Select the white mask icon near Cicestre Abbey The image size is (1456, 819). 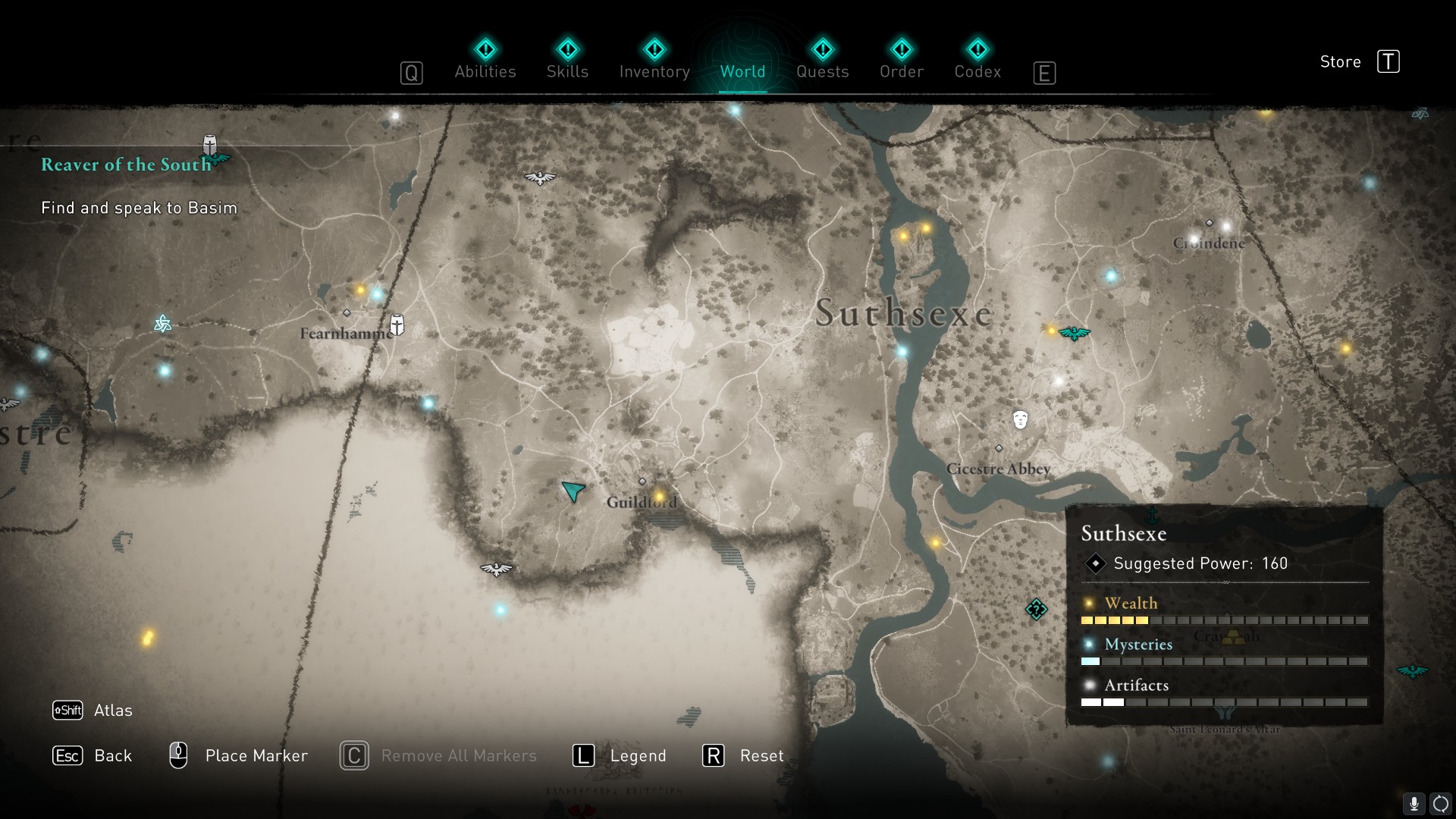tap(1020, 419)
